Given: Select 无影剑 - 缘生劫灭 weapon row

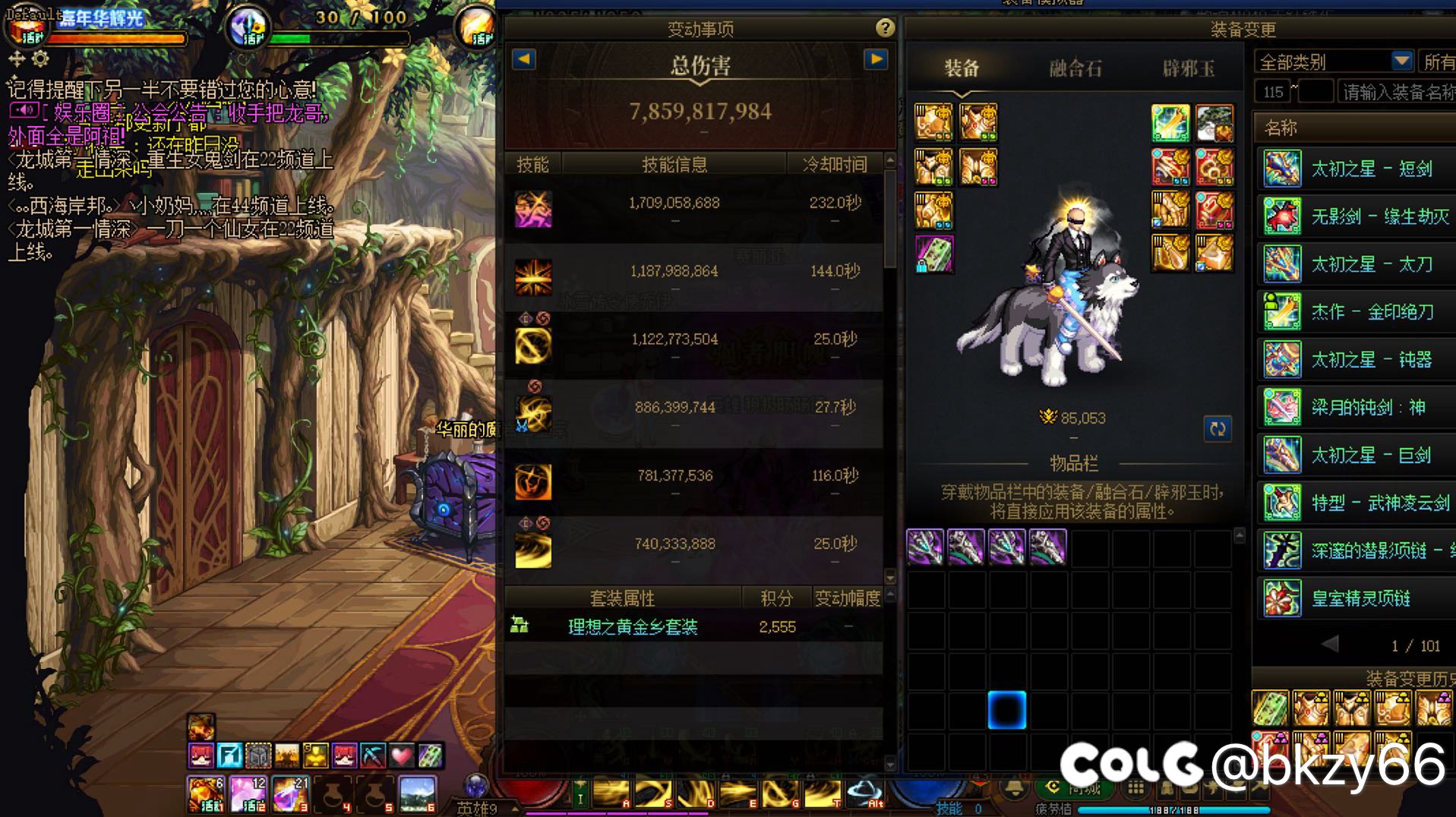Looking at the screenshot, I should (1379, 216).
